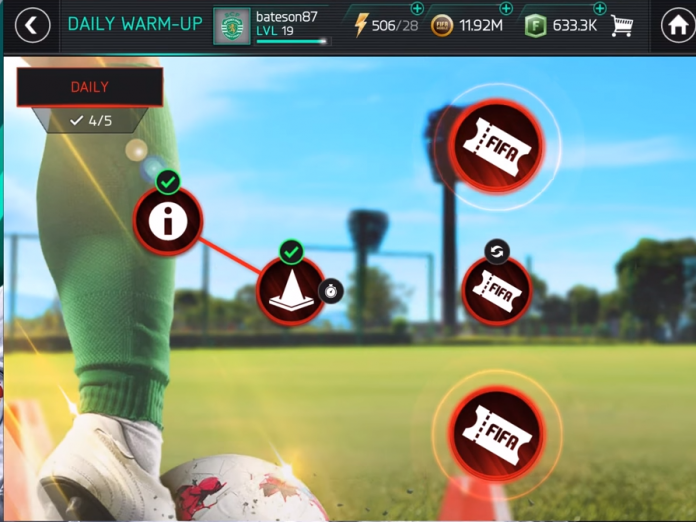Screen dimensions: 696x522
Task: Open the shopping cart store
Action: coord(623,26)
